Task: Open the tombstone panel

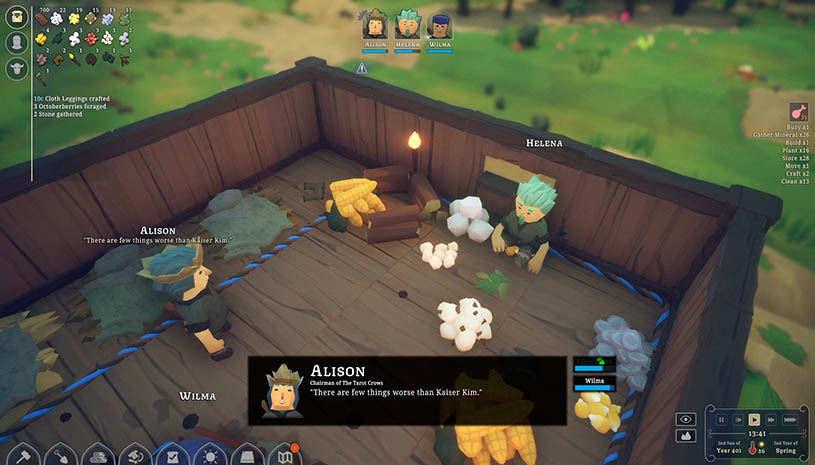Action: [16, 43]
